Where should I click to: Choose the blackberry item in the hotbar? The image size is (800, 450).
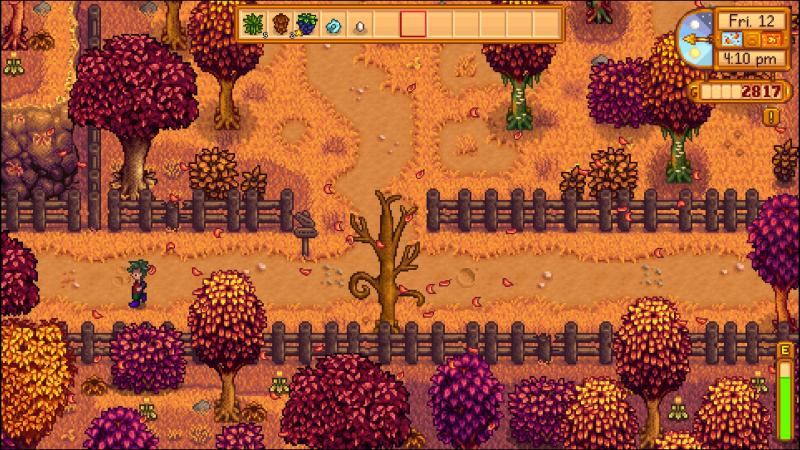coord(307,24)
